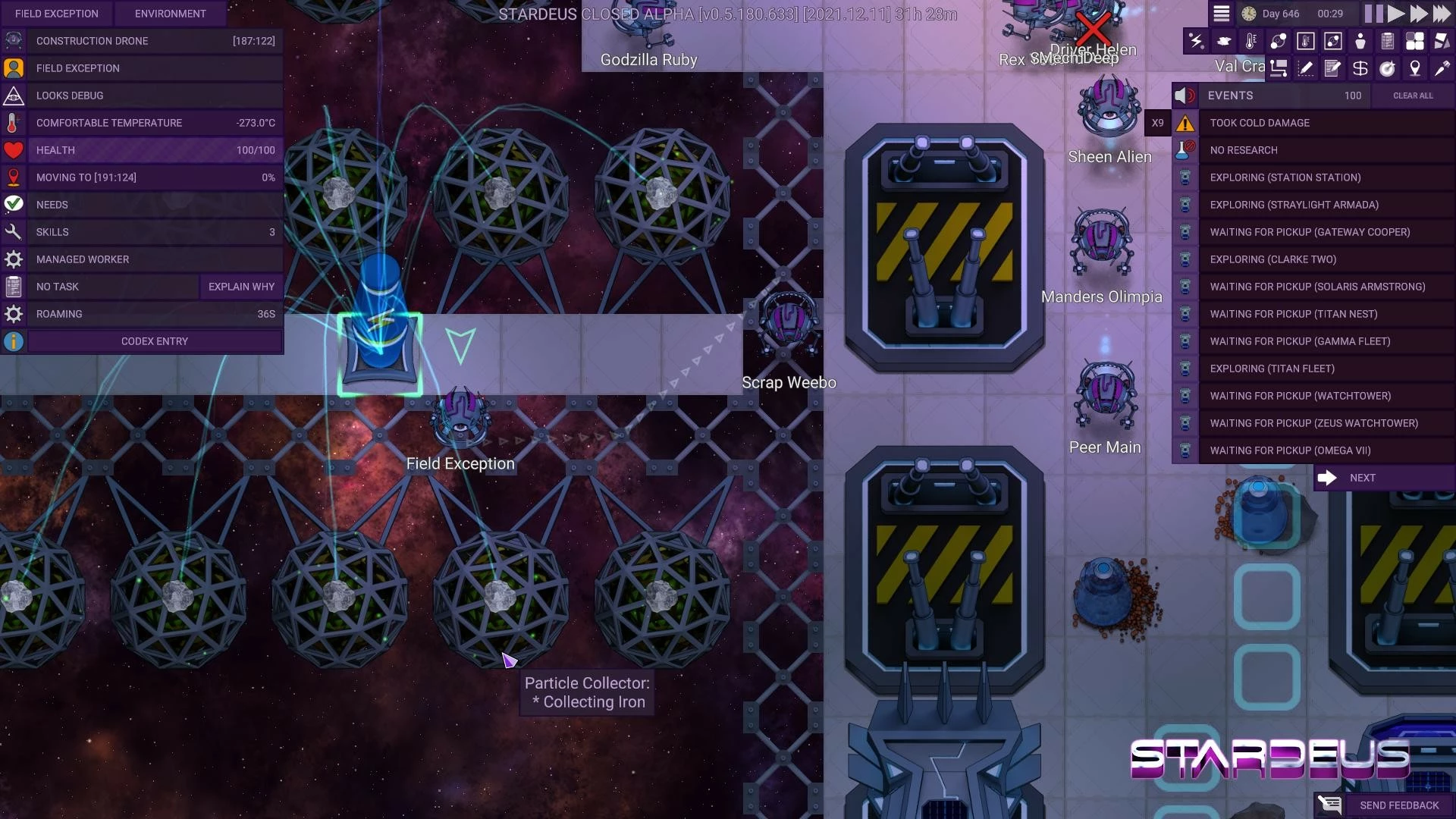This screenshot has height=819, width=1456.
Task: Mute event sounds with the speaker icon
Action: pyautogui.click(x=1185, y=96)
